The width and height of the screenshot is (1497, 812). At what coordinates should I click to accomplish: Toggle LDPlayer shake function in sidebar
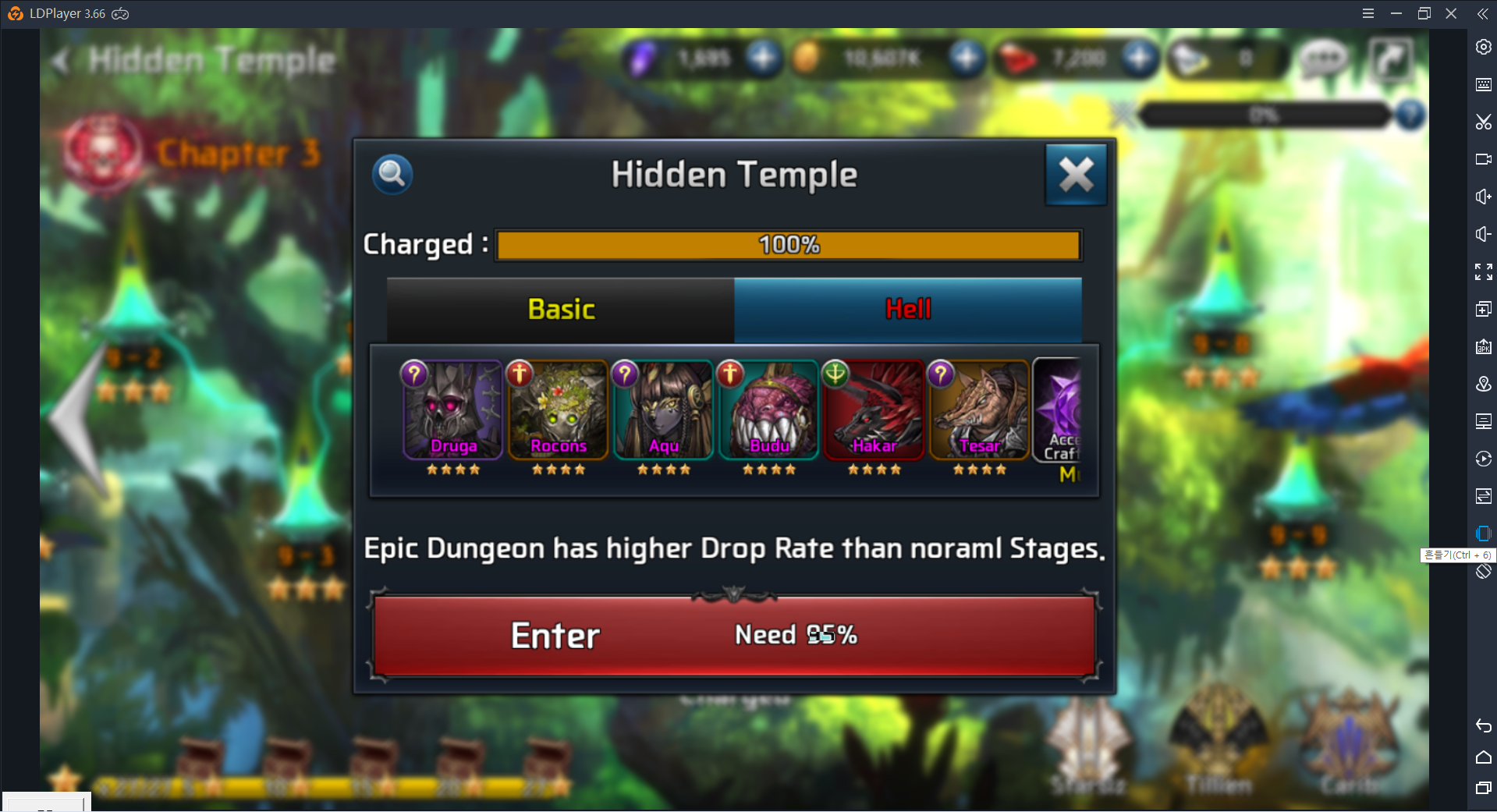point(1481,534)
